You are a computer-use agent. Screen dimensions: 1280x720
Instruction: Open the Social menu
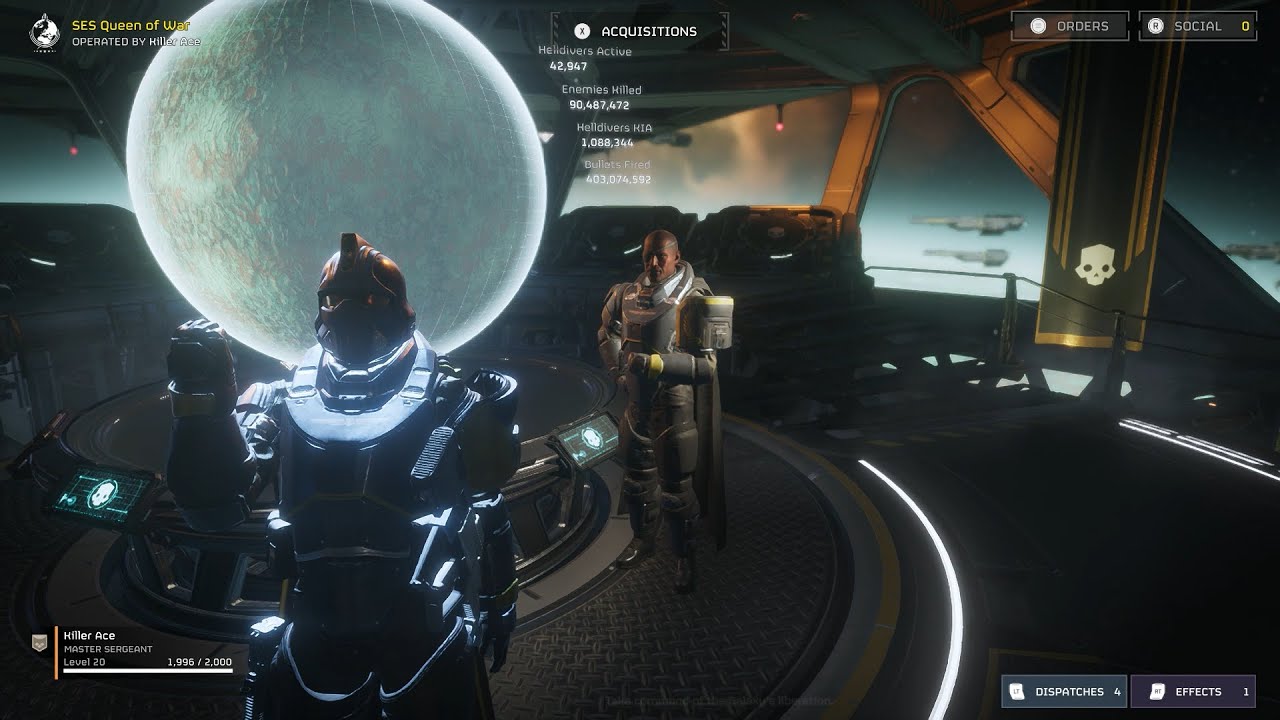[1197, 26]
